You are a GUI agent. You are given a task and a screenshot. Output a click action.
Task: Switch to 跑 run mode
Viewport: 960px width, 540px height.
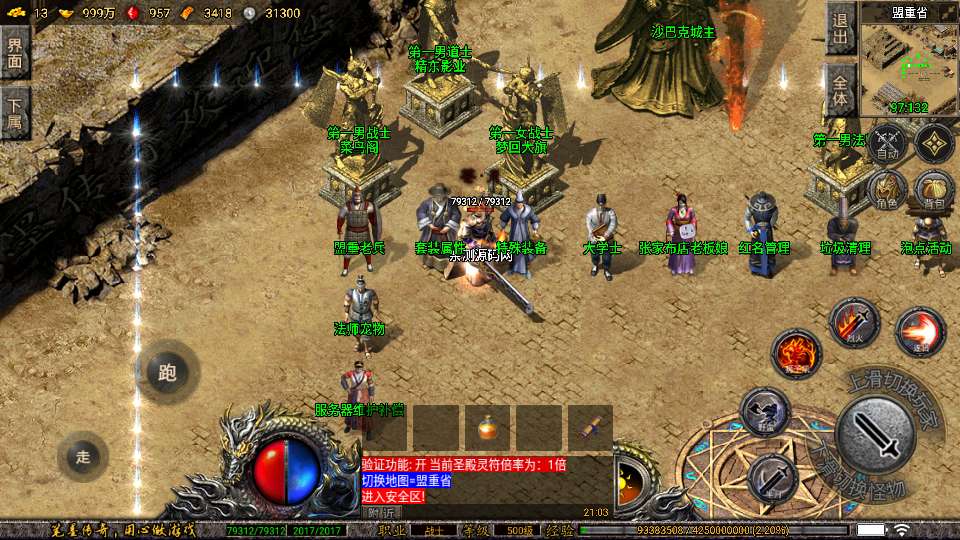(x=167, y=373)
